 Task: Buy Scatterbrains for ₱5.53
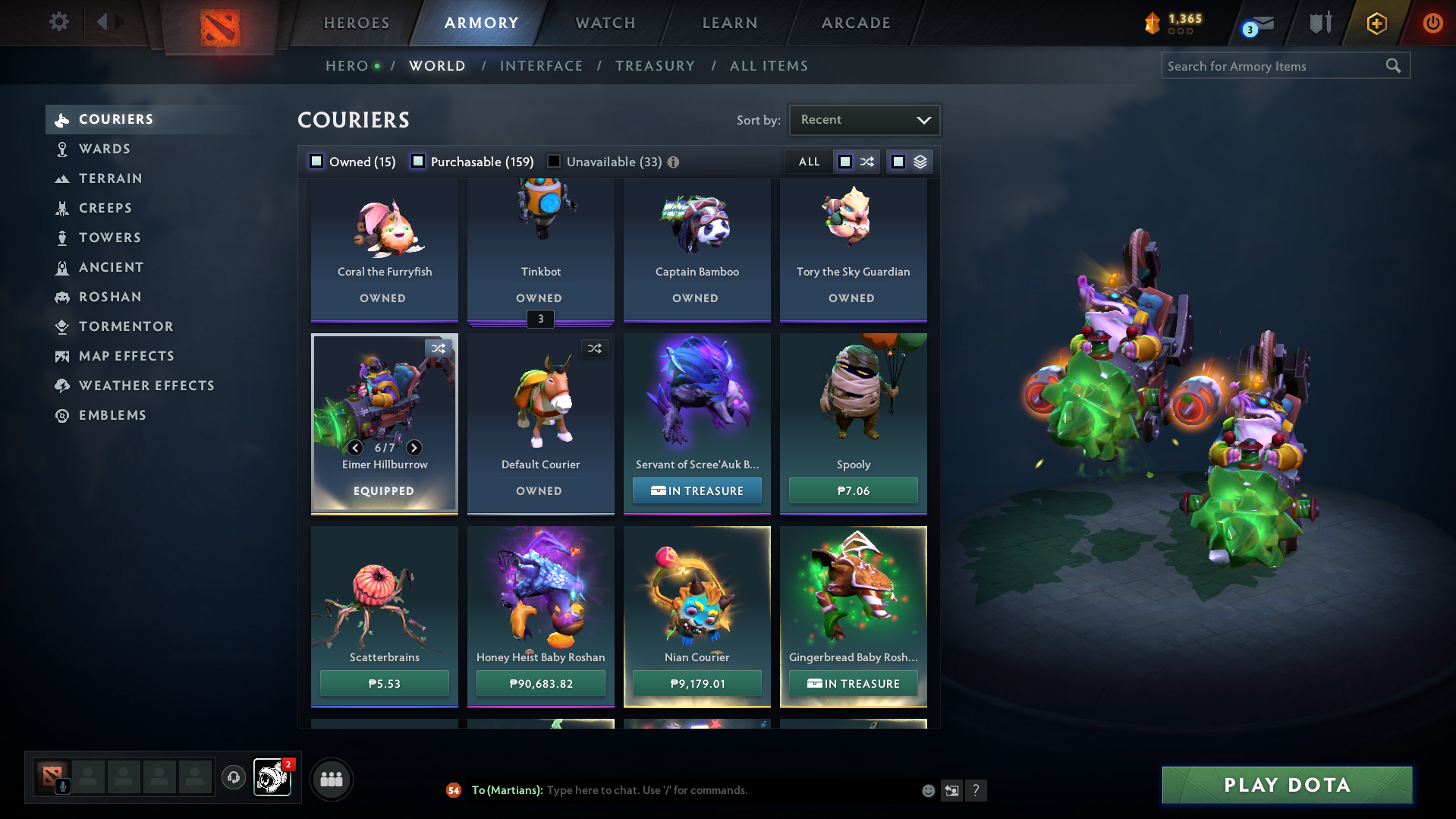click(384, 683)
